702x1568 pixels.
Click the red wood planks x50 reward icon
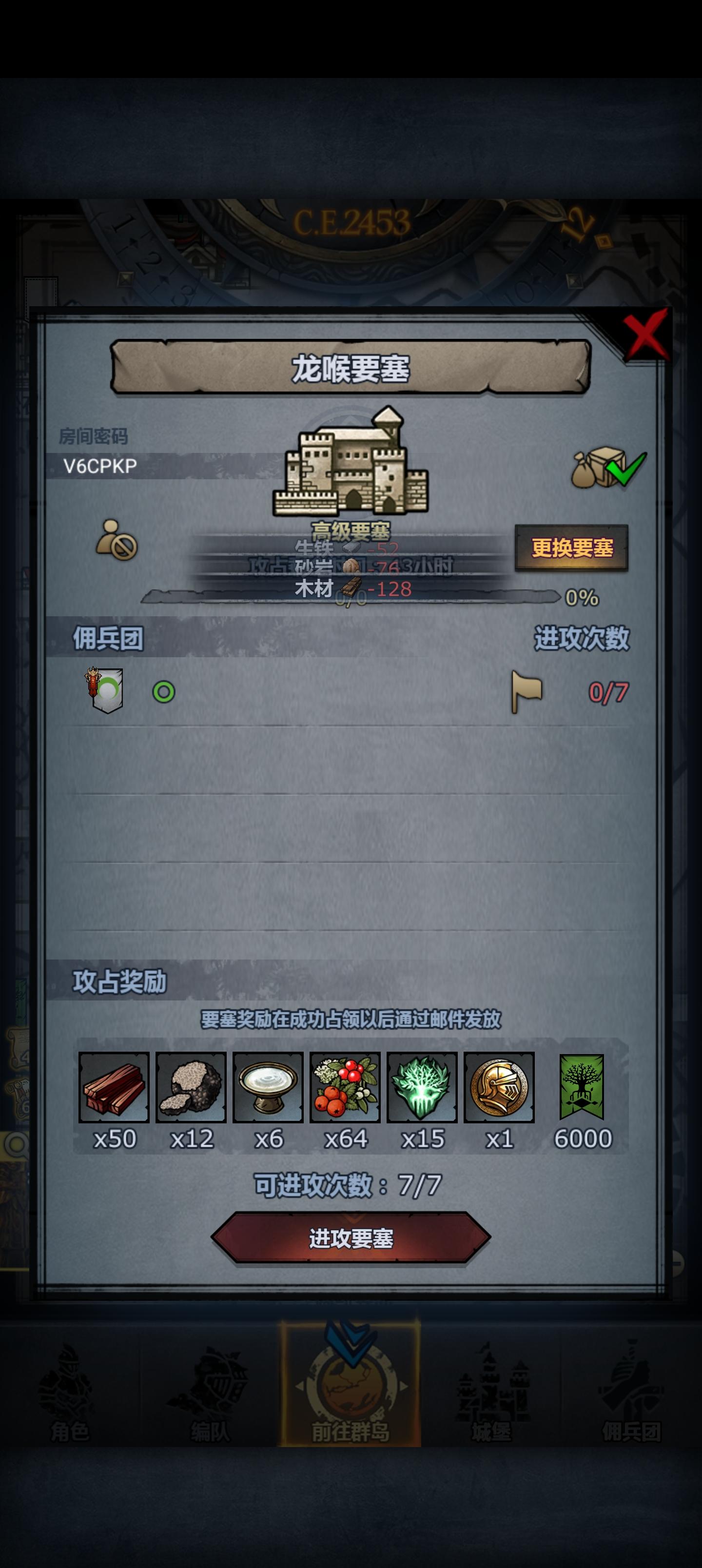coord(116,1090)
